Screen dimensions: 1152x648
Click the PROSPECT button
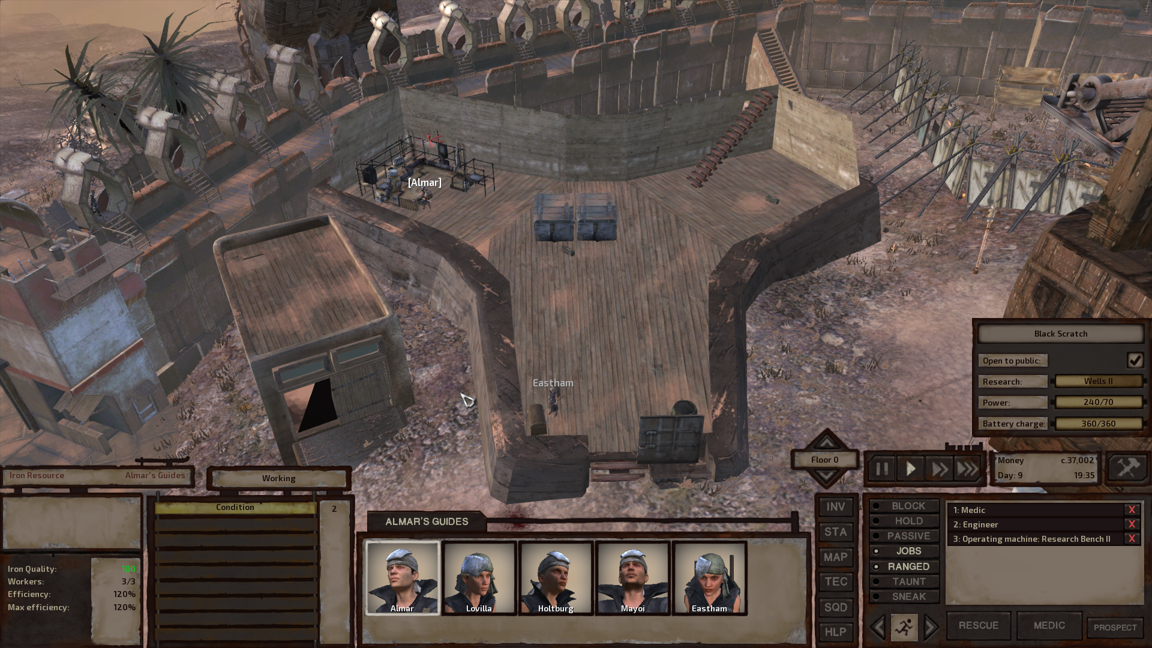point(1114,627)
